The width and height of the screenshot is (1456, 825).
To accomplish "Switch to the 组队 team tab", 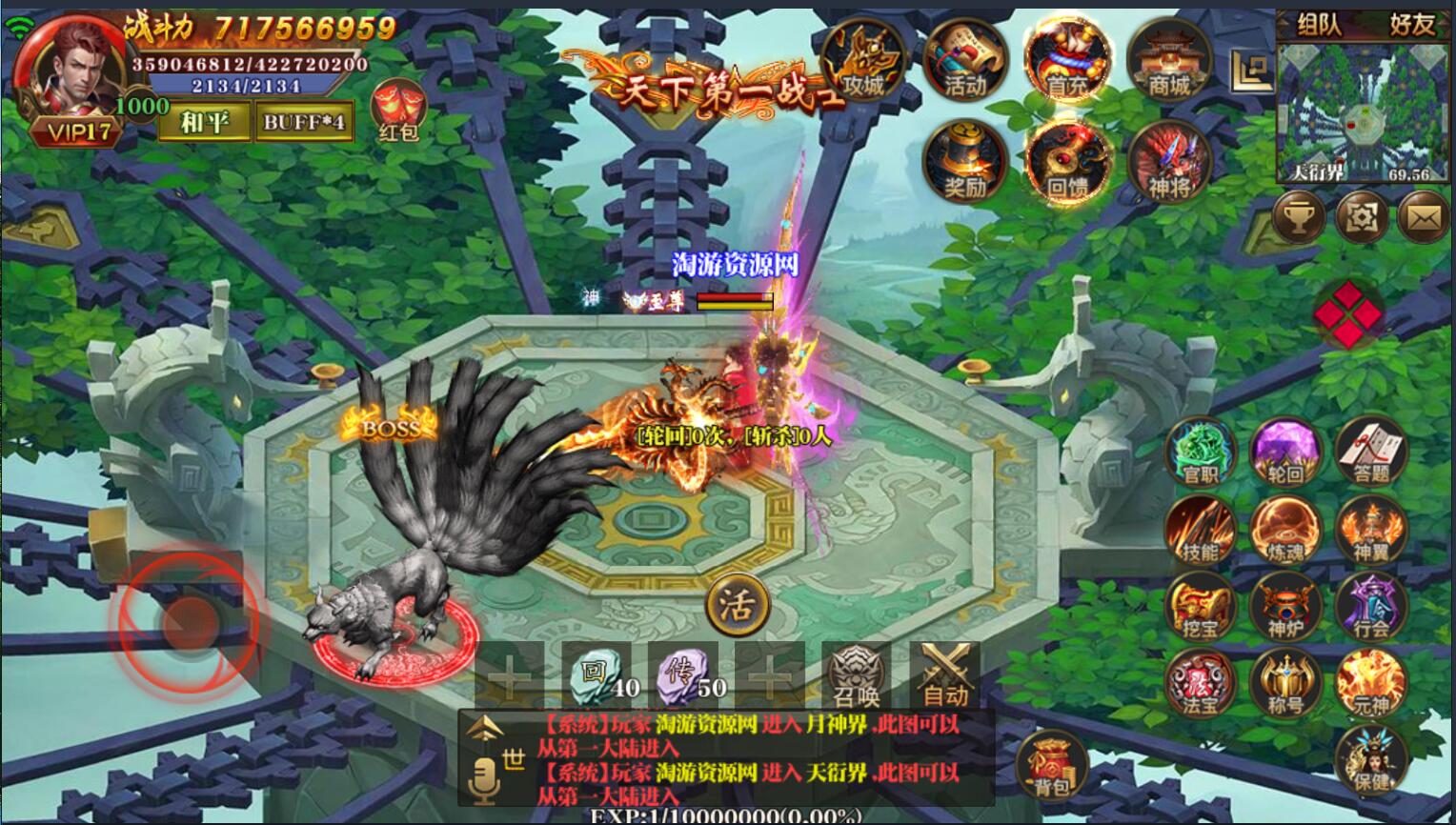I will pos(1319,25).
